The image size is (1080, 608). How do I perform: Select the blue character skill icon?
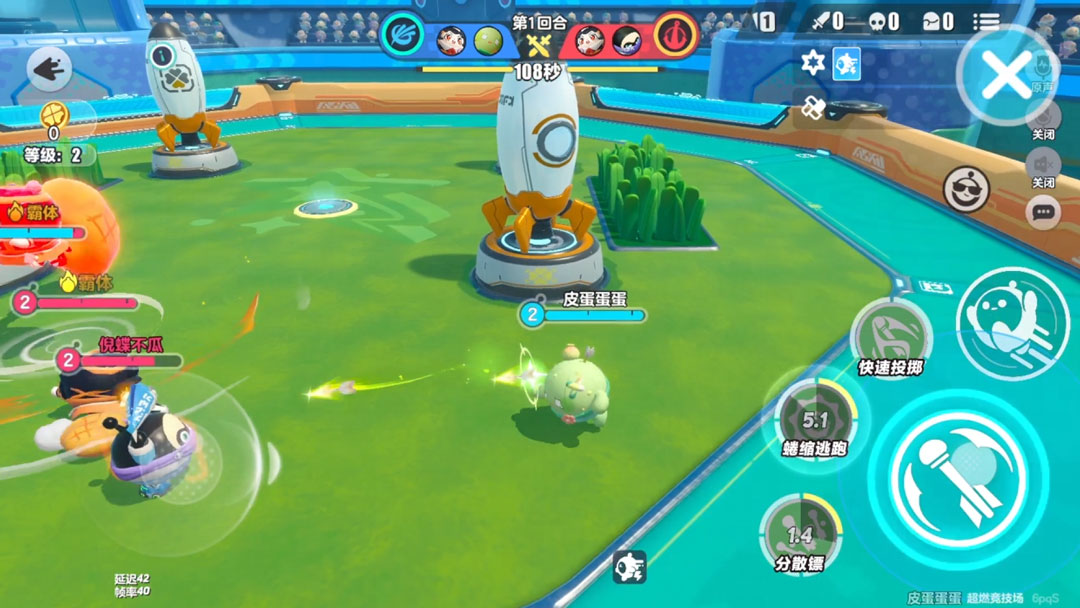(x=846, y=64)
